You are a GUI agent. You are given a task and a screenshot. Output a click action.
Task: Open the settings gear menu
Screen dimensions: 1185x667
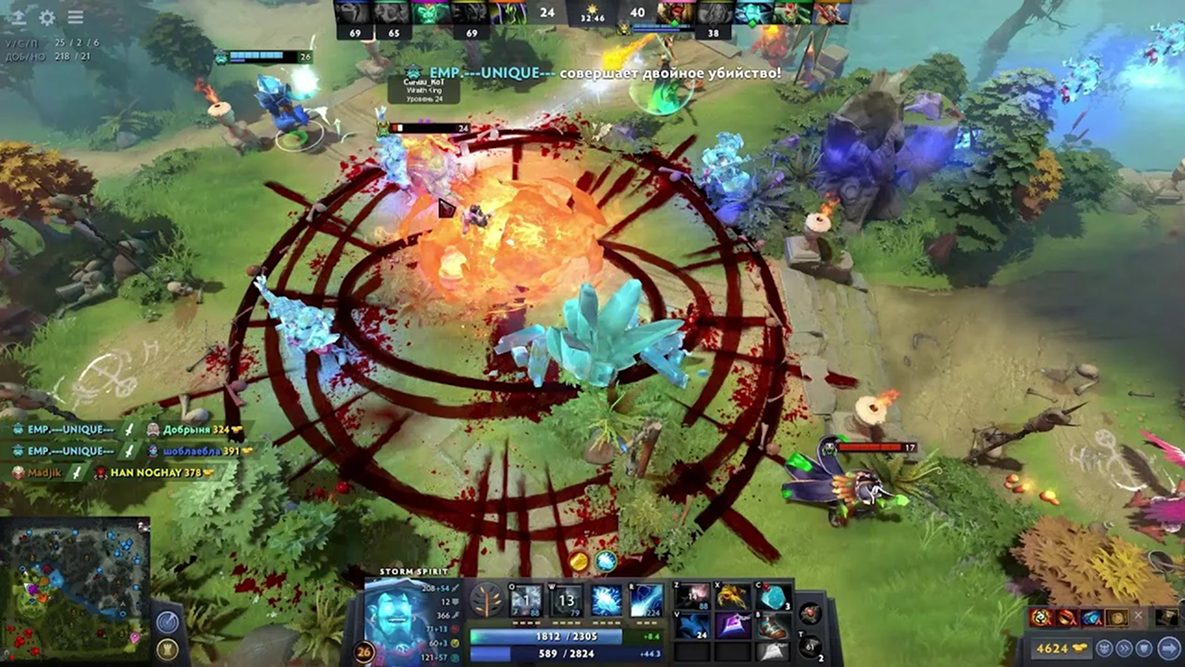click(x=47, y=17)
